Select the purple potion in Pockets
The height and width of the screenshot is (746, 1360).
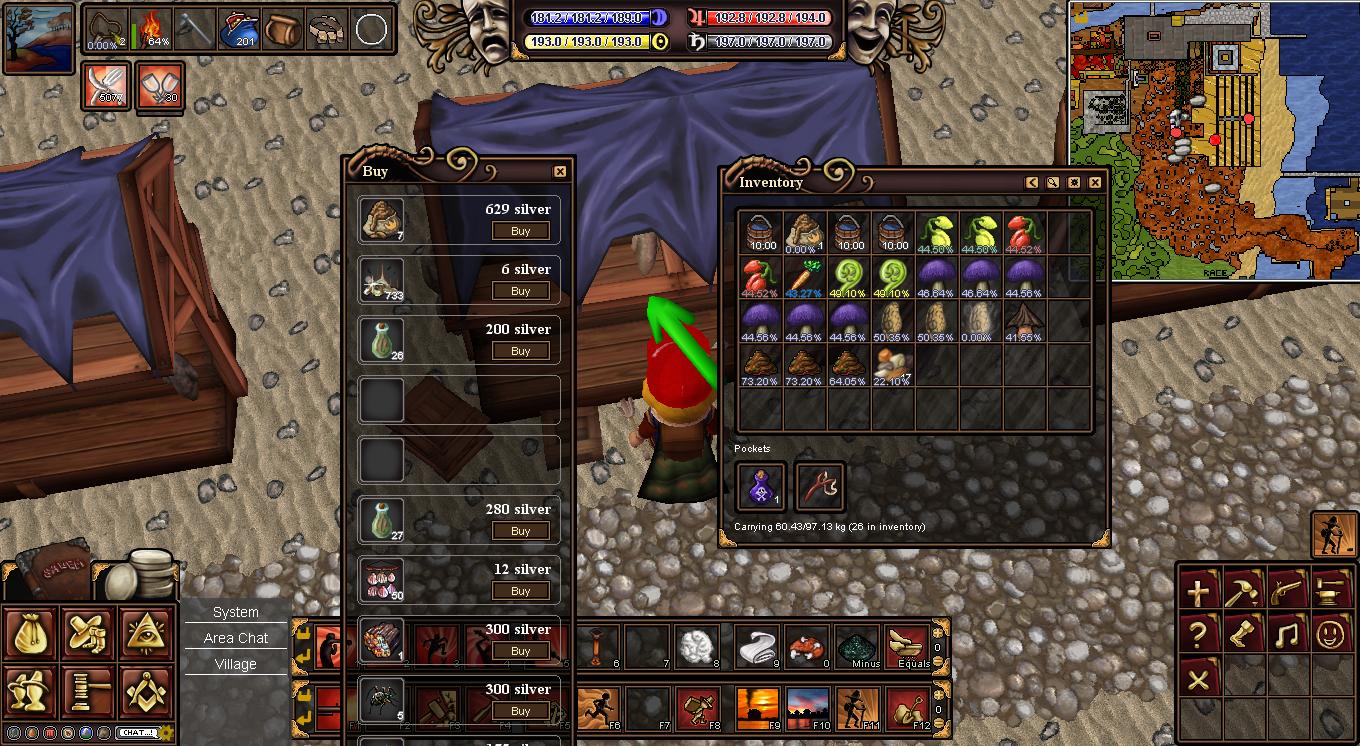[x=760, y=486]
